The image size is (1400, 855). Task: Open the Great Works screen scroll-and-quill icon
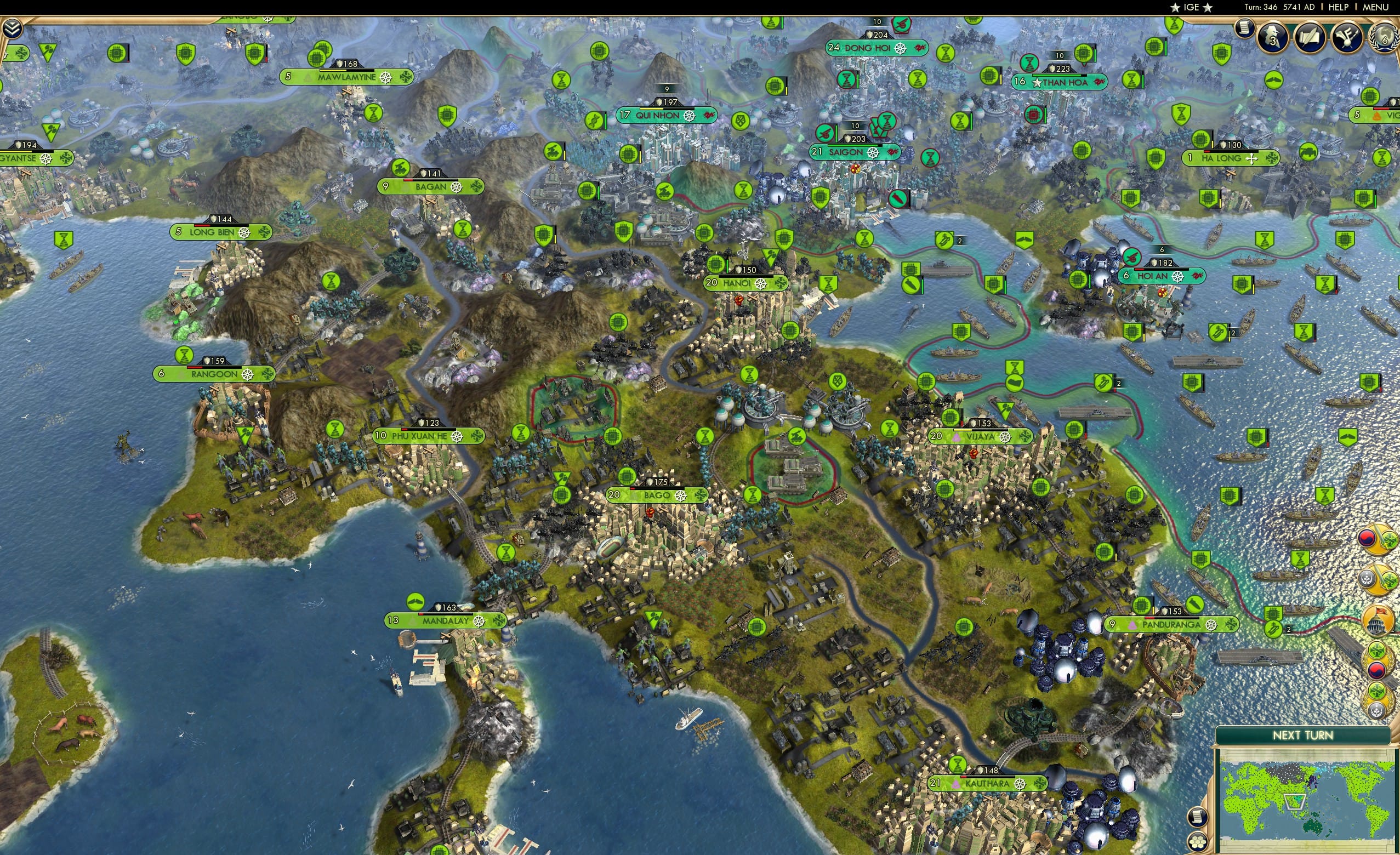[1309, 38]
